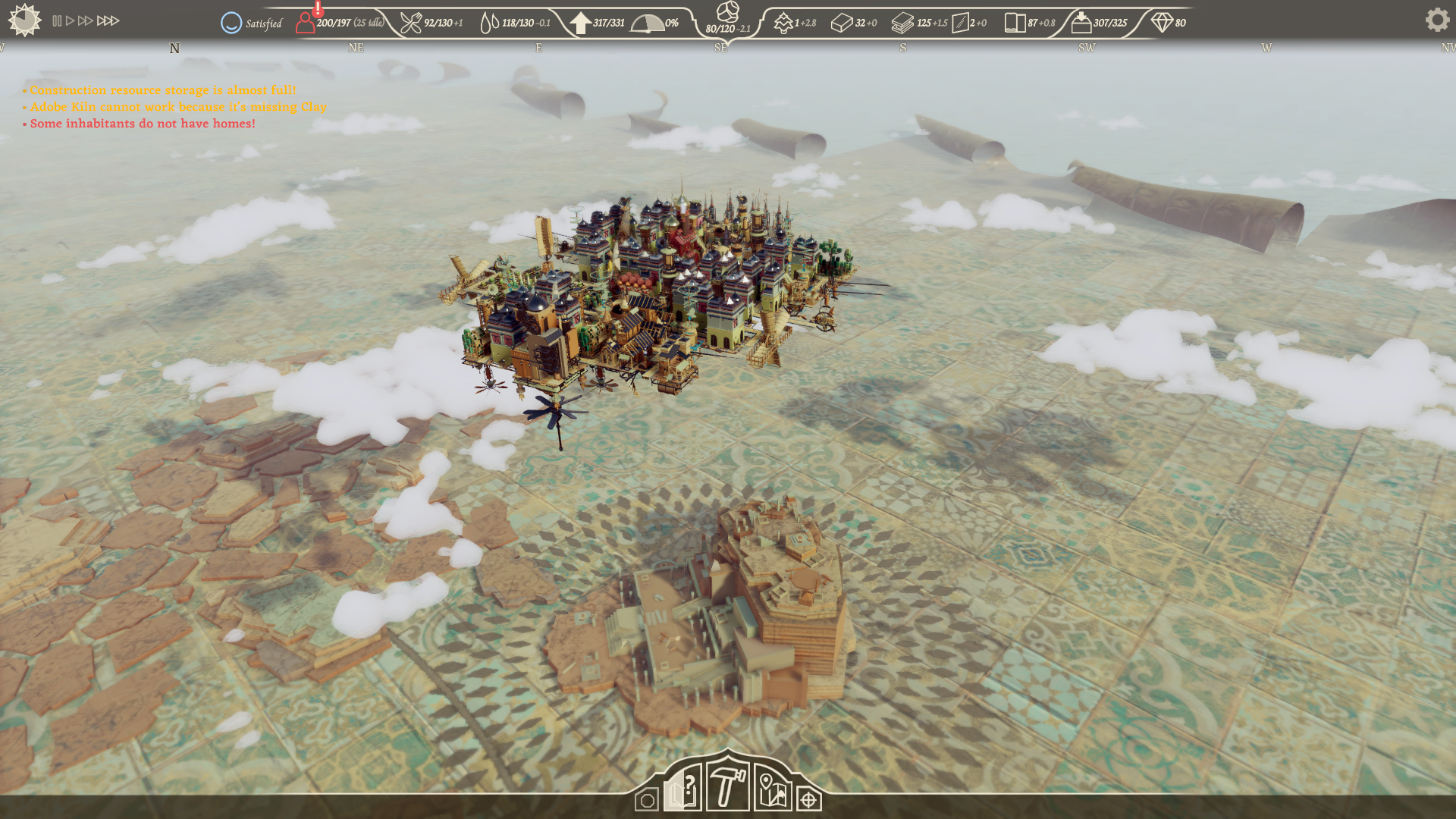Set triple fast-forward game speed
This screenshot has height=819, width=1456.
(x=108, y=21)
